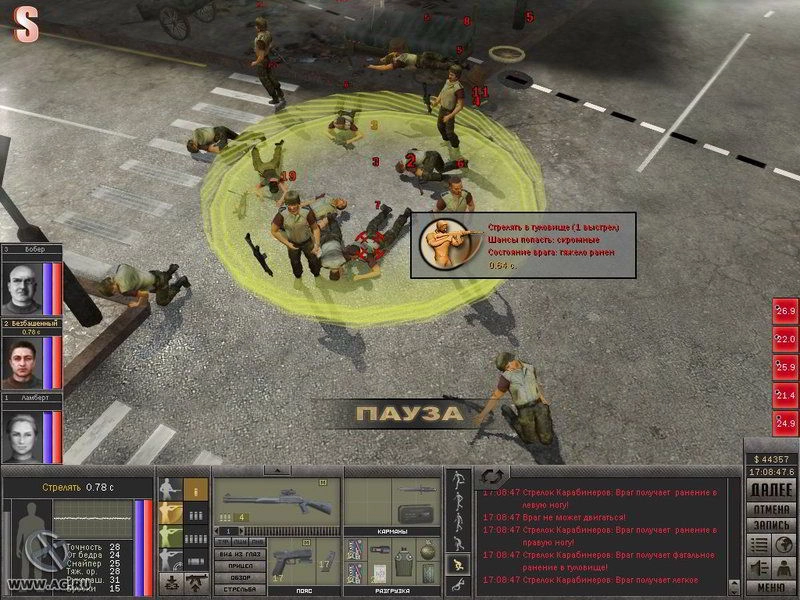Screen dimensions: 800x600
Task: Click the ДАЛЕЕ button
Action: coord(770,491)
